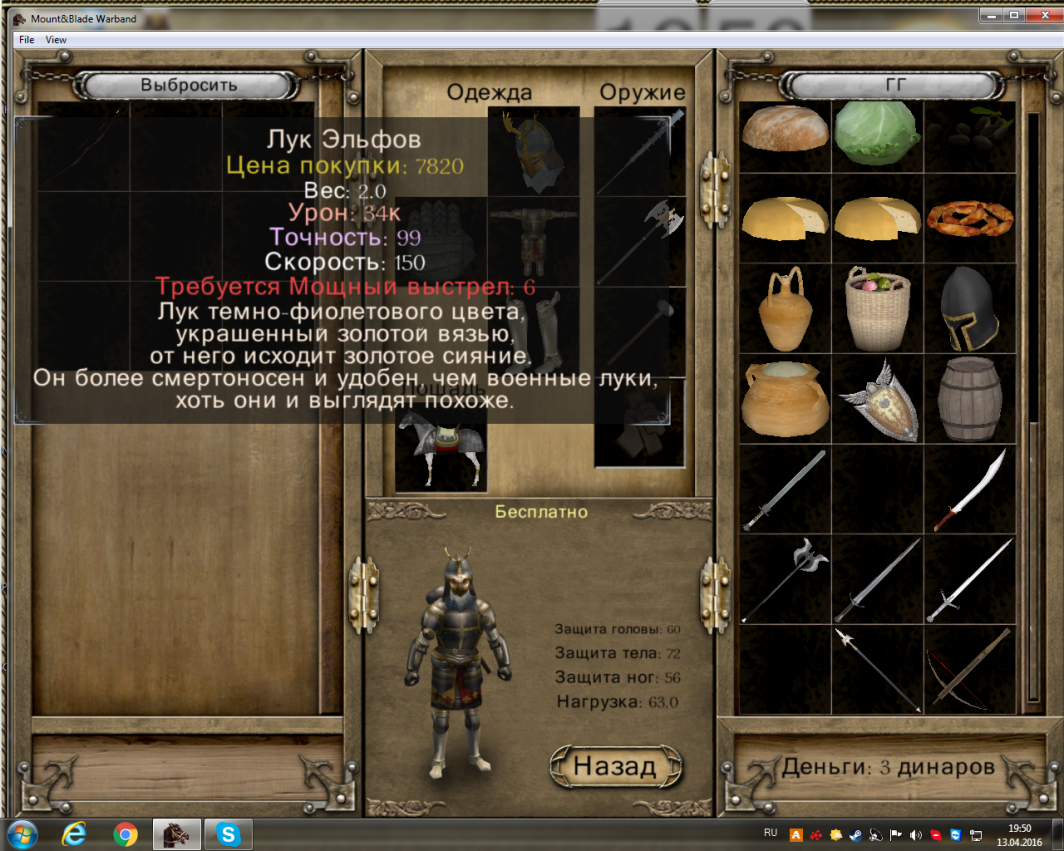Viewport: 1064px width, 851px height.
Task: Click the Назад back button
Action: [616, 767]
